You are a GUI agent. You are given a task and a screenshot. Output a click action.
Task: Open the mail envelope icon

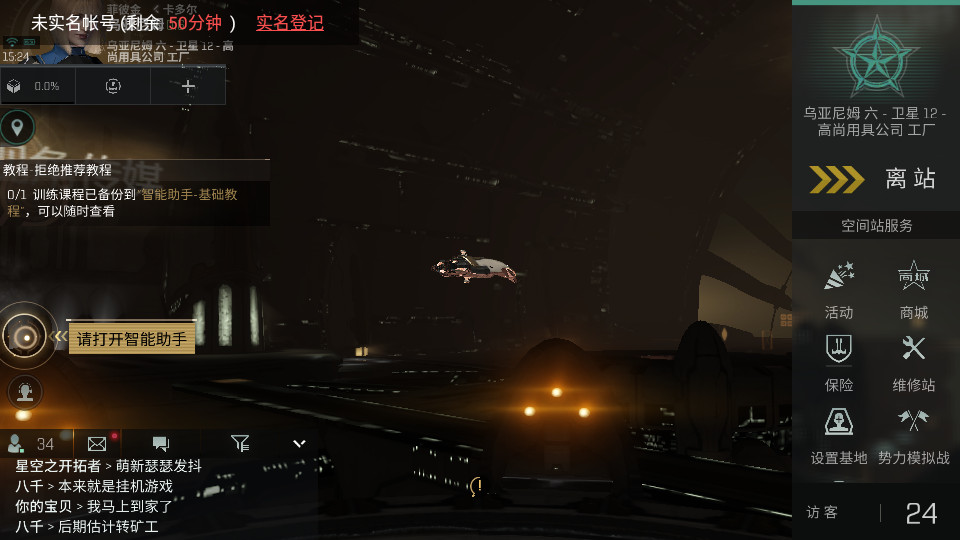97,443
